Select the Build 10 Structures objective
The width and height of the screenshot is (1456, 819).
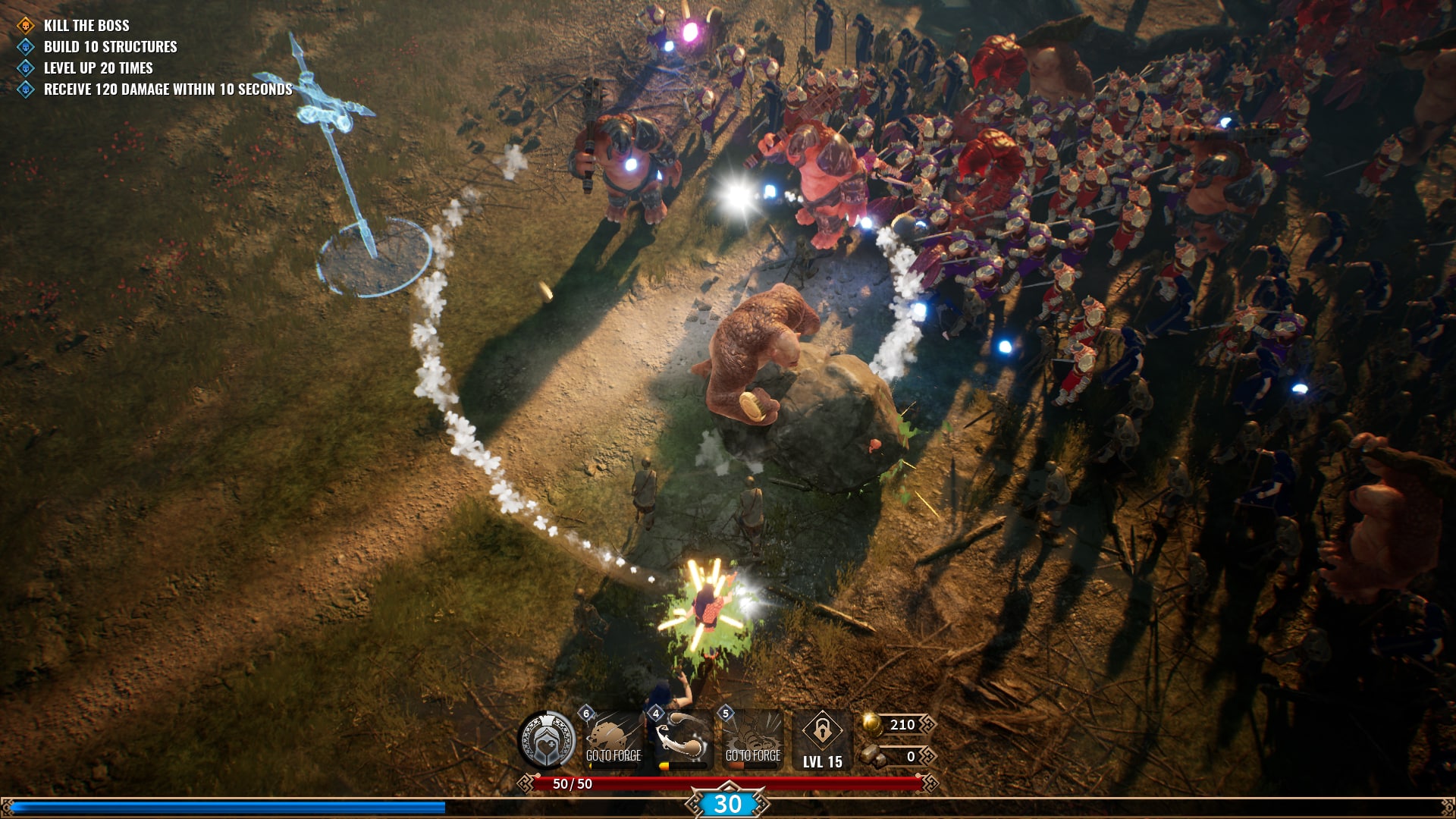tap(110, 47)
